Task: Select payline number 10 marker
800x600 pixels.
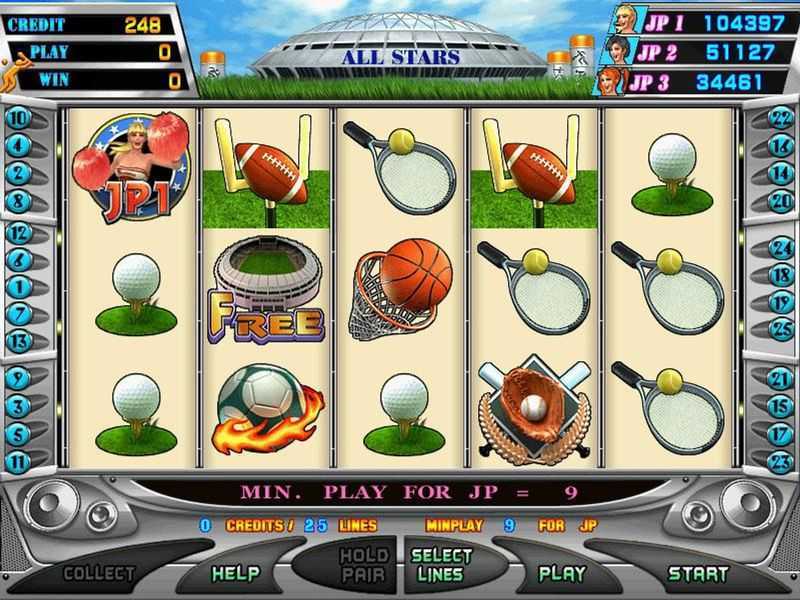Action: tap(18, 118)
